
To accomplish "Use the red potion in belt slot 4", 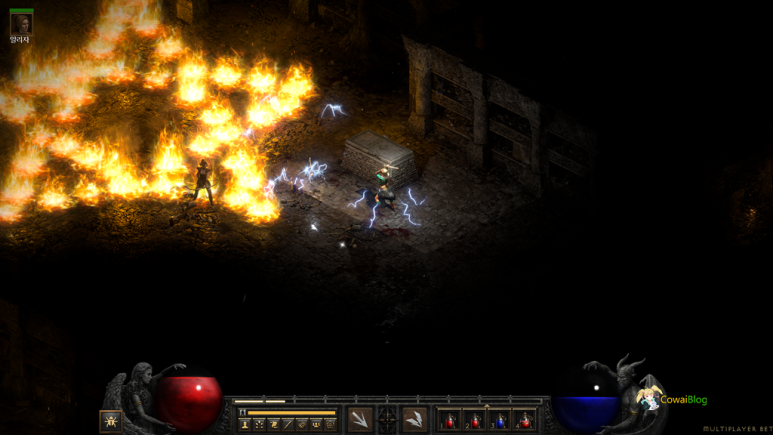I will click(x=525, y=420).
